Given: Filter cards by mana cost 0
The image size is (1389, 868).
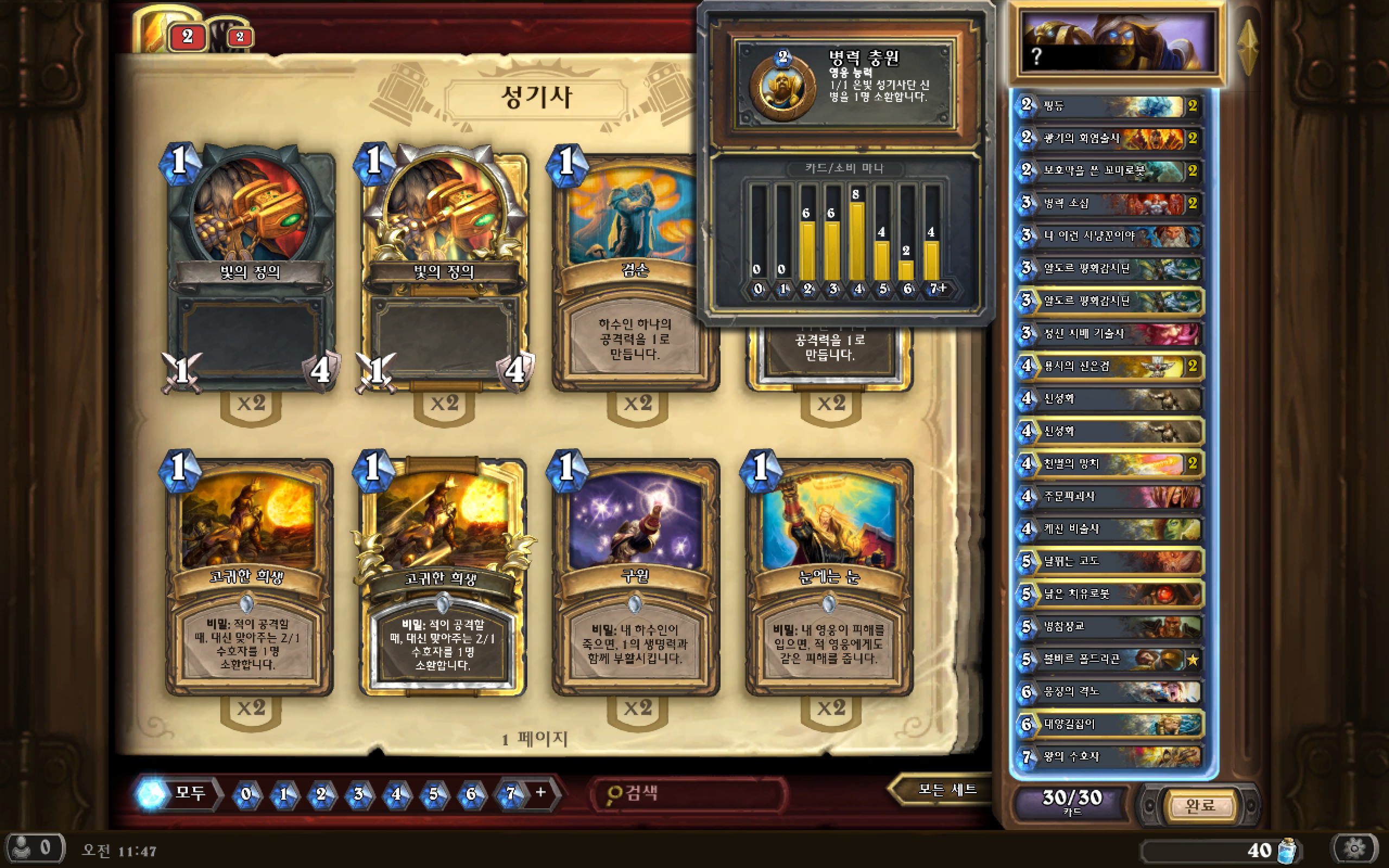Looking at the screenshot, I should click(246, 794).
